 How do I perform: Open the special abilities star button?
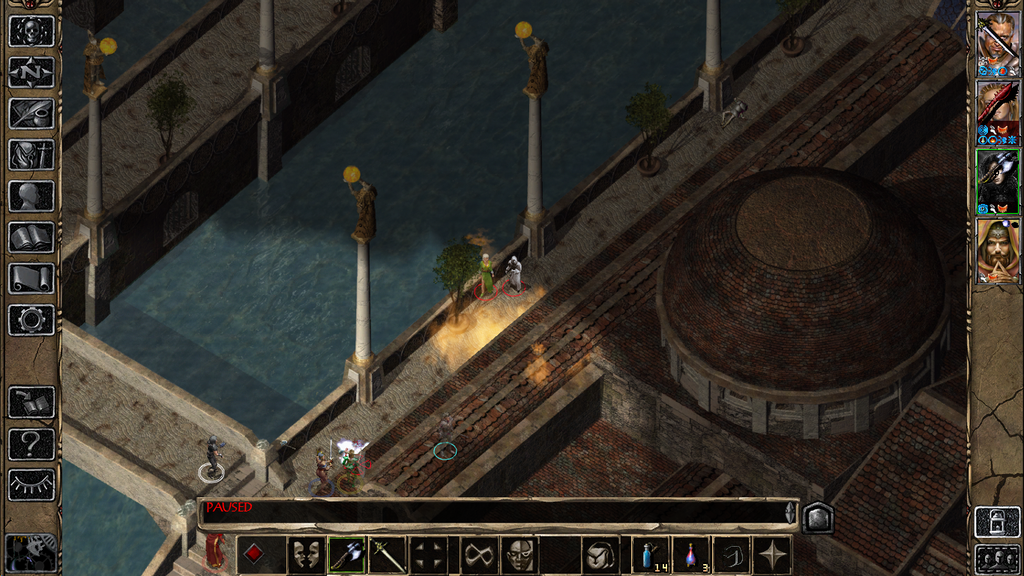[772, 555]
